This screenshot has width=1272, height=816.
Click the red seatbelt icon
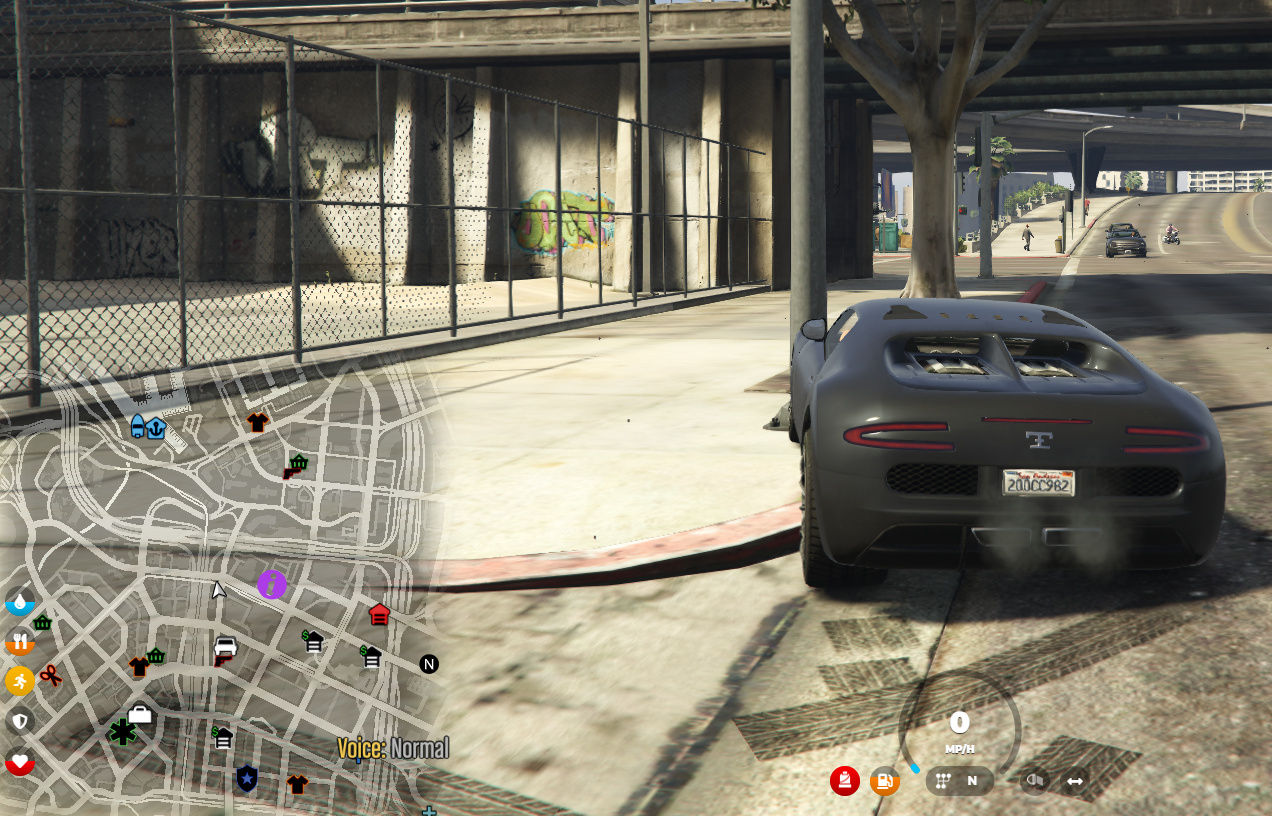pos(845,781)
